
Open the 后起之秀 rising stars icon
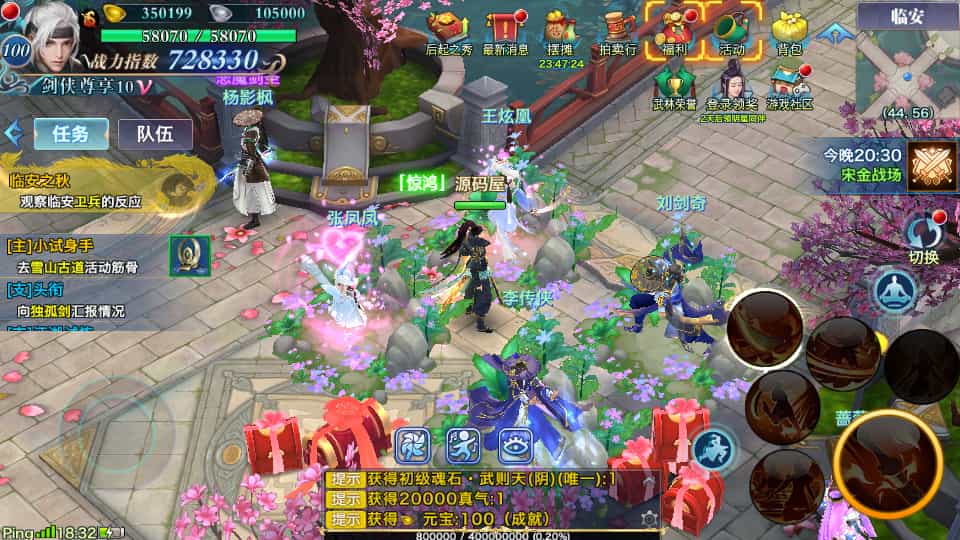pyautogui.click(x=447, y=32)
